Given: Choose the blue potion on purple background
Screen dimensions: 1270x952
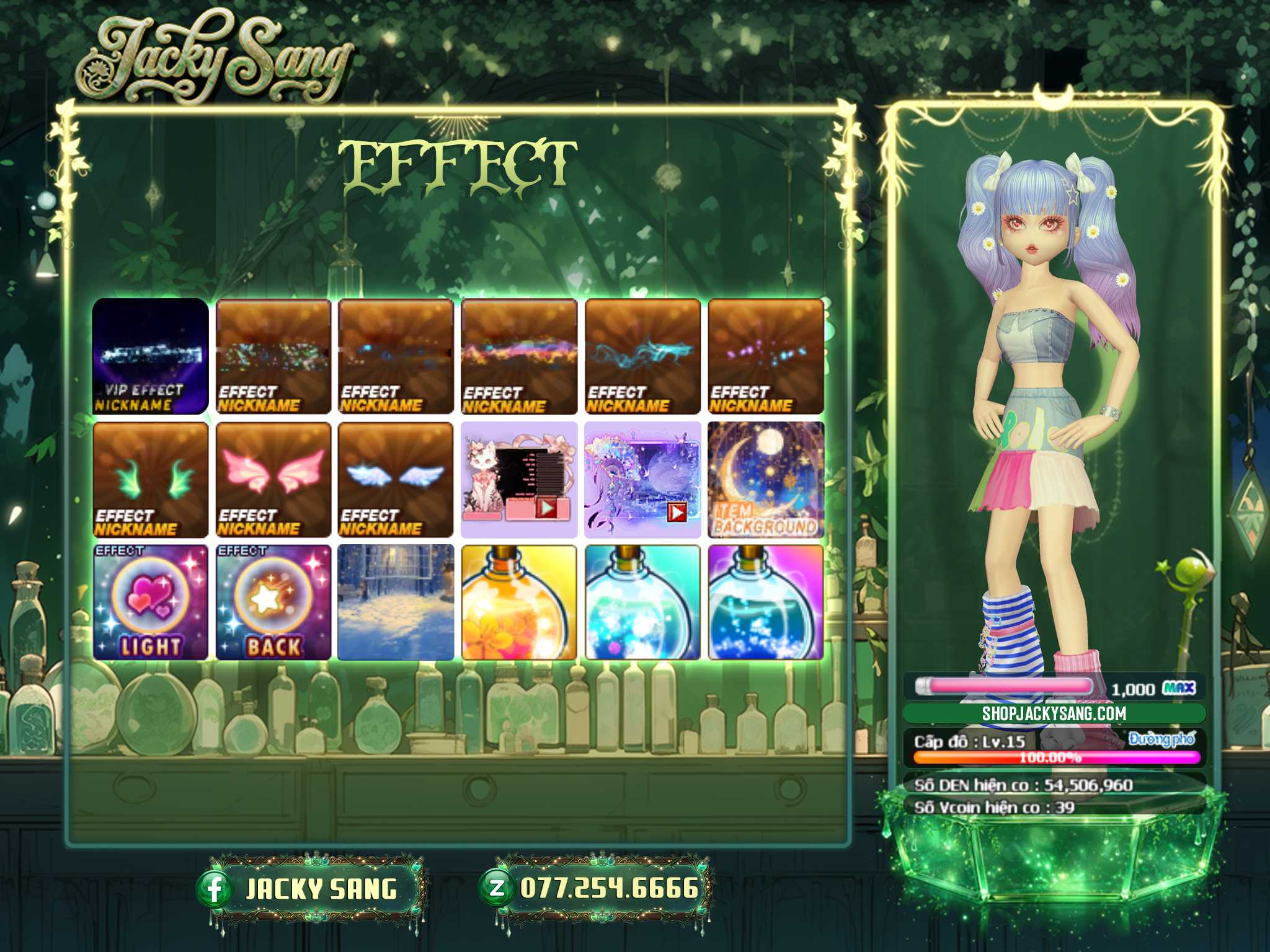Looking at the screenshot, I should tap(766, 602).
